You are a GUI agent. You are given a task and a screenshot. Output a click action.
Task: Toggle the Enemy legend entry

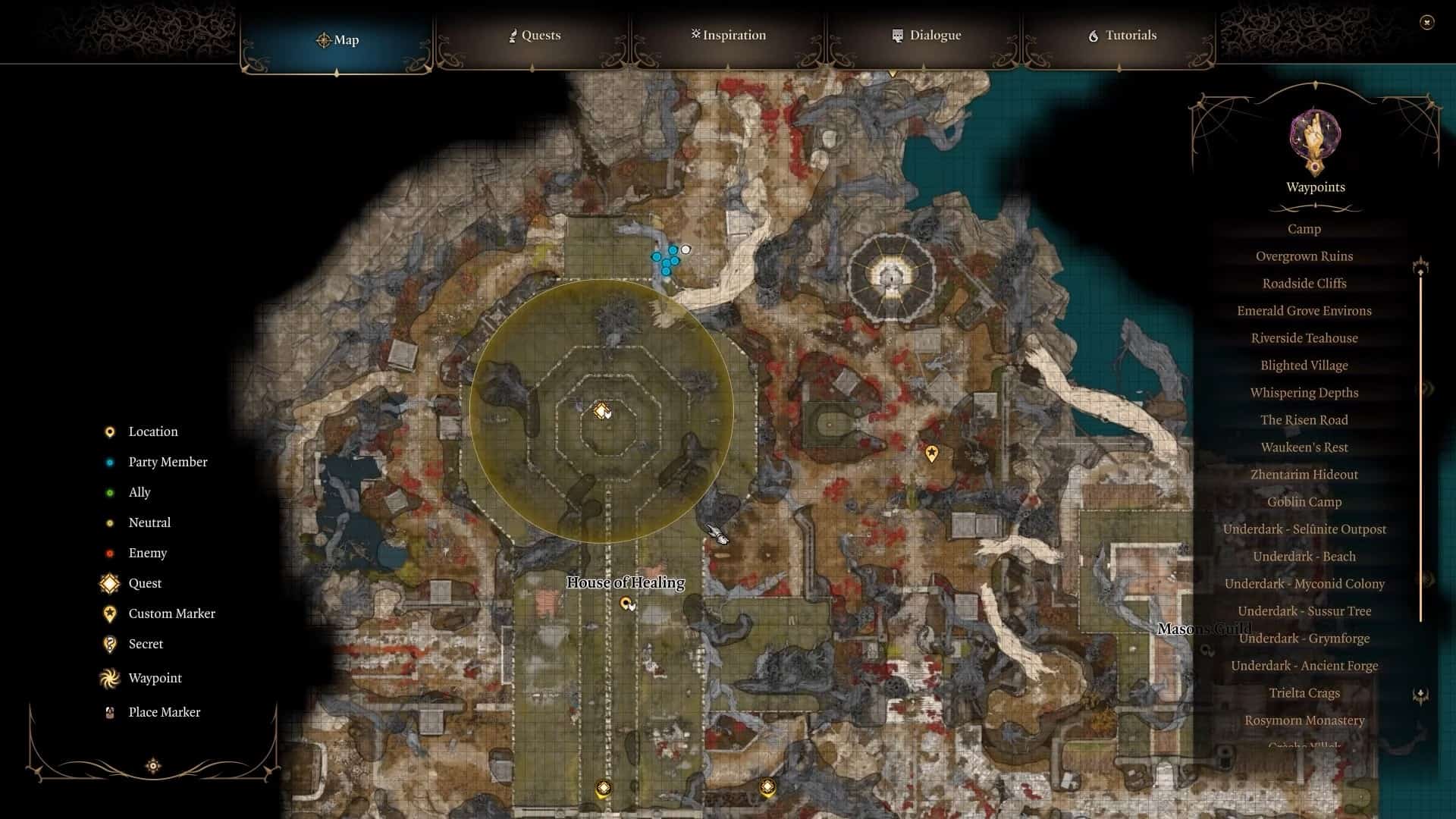click(147, 553)
